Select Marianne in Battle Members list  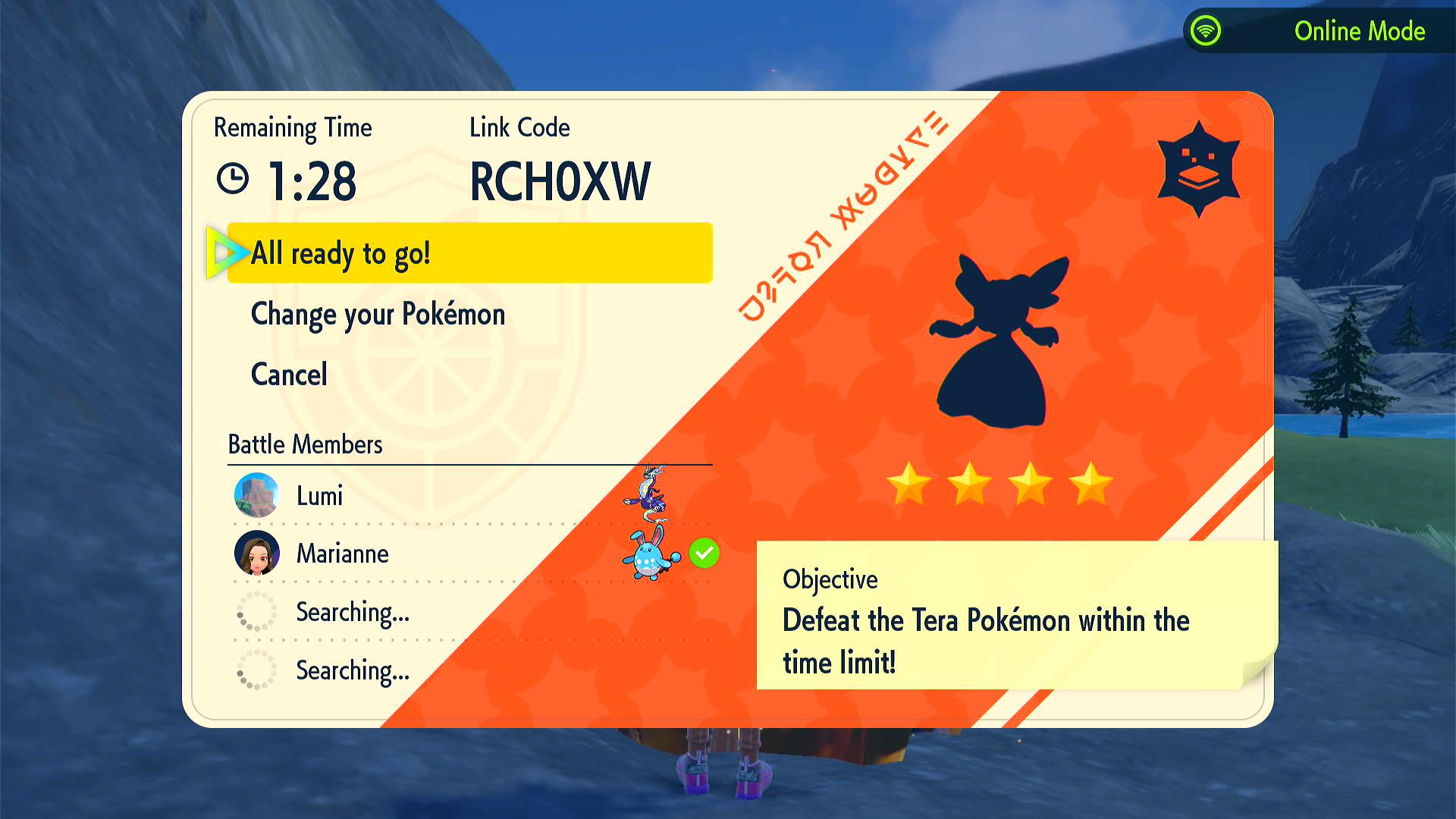342,554
